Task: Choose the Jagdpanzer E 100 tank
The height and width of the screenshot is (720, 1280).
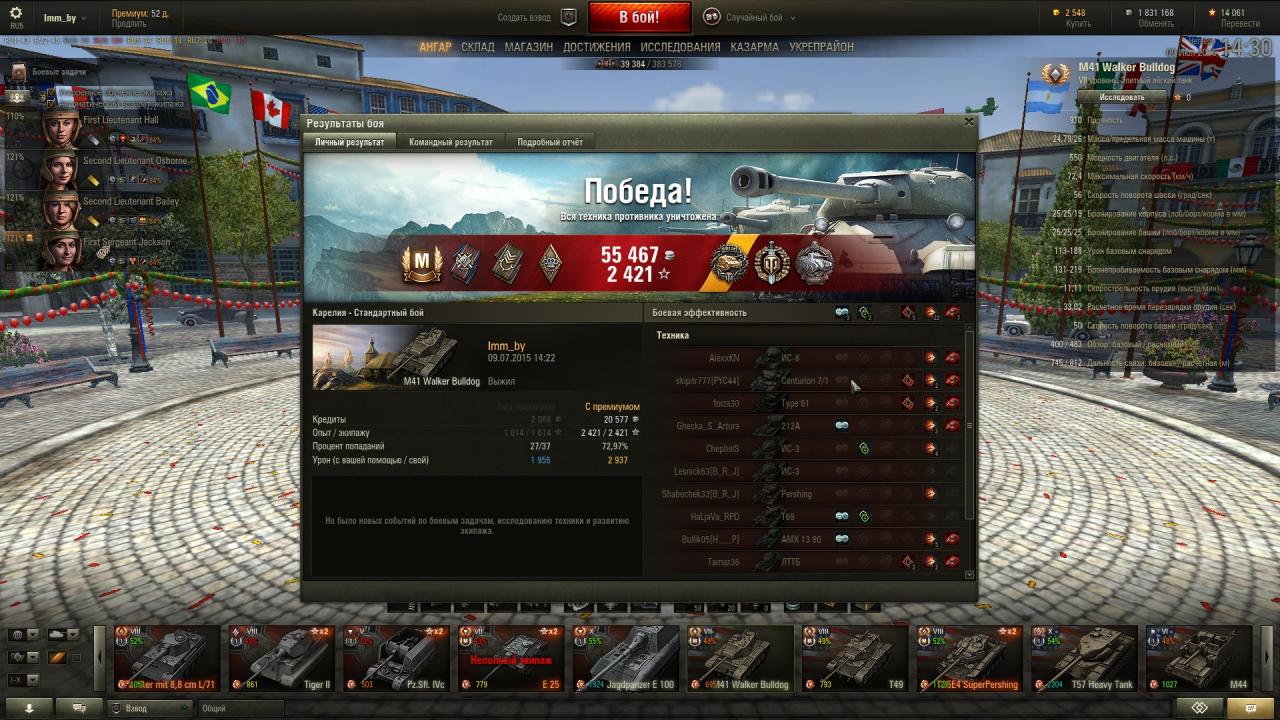Action: [x=624, y=658]
